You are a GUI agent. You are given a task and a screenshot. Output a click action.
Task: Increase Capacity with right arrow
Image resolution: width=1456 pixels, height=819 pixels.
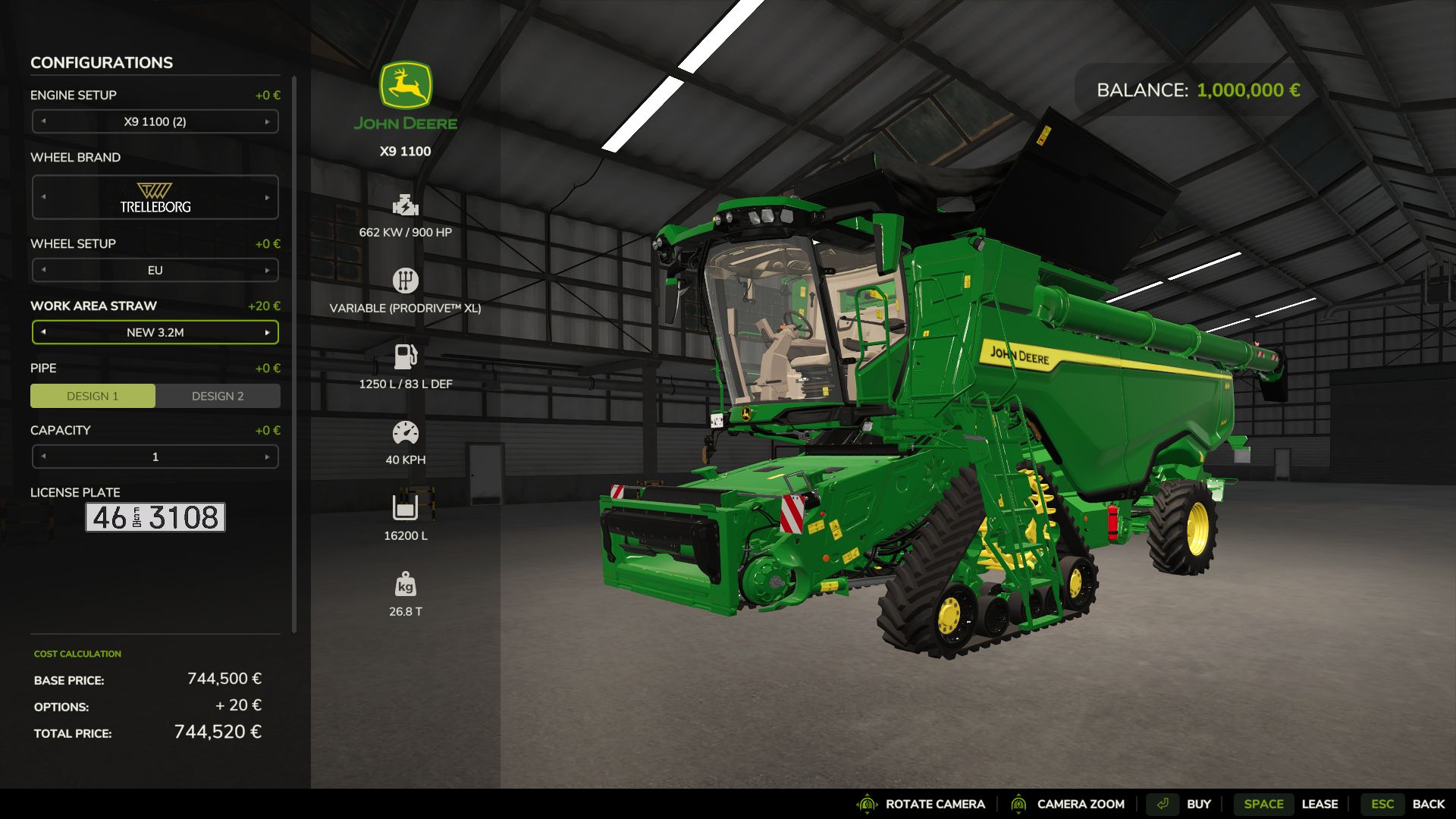[267, 457]
